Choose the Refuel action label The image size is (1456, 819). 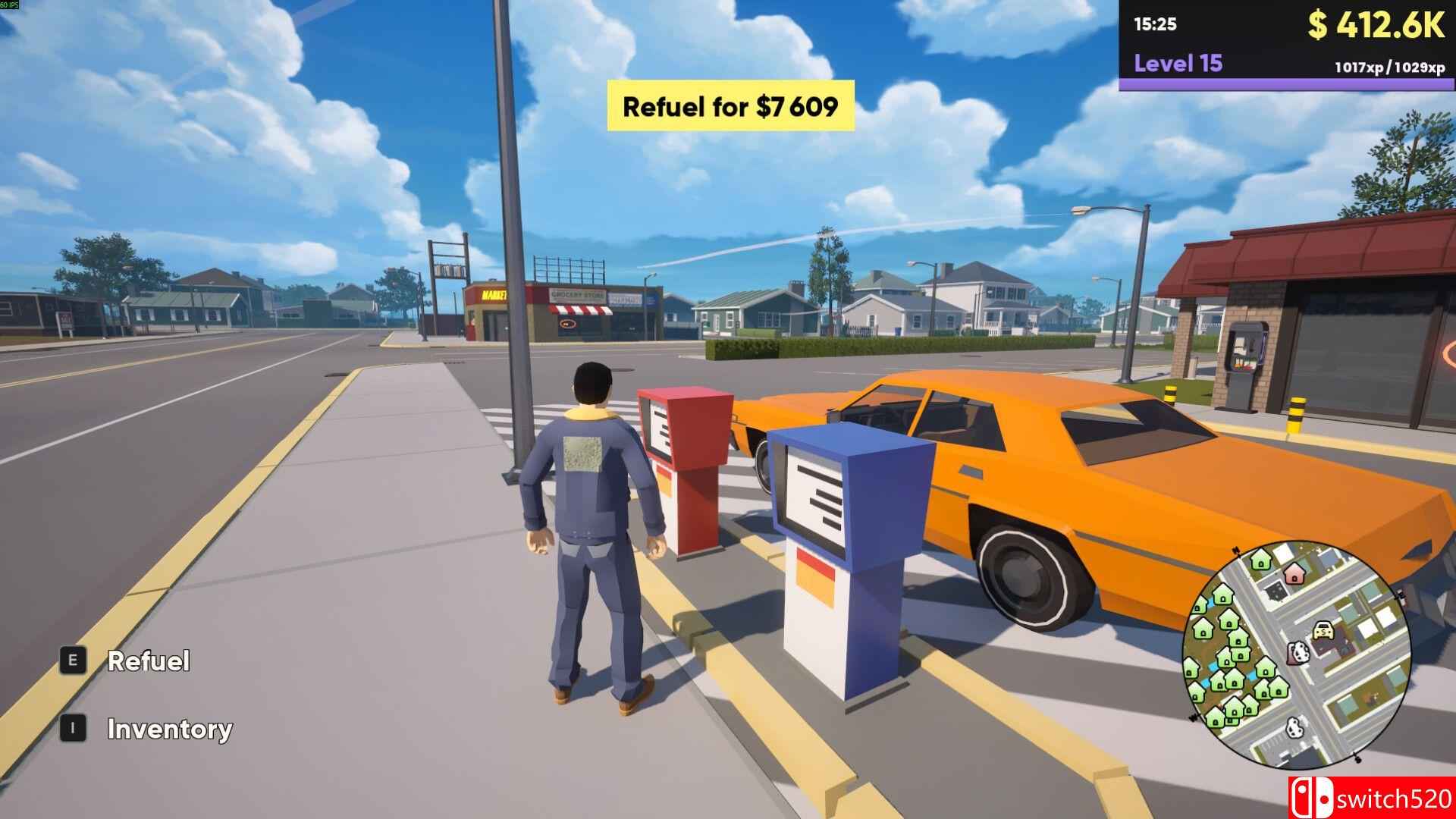pos(149,661)
